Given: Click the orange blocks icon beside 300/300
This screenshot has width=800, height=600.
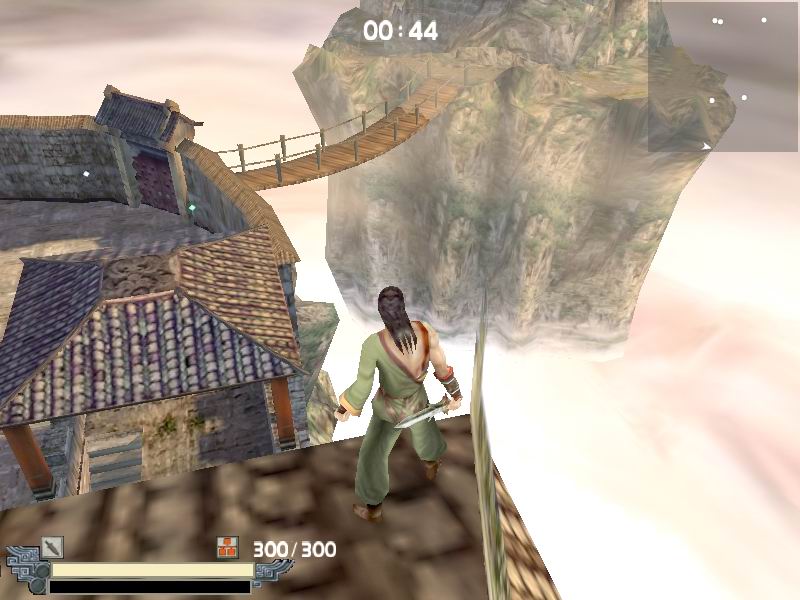Looking at the screenshot, I should tap(228, 547).
